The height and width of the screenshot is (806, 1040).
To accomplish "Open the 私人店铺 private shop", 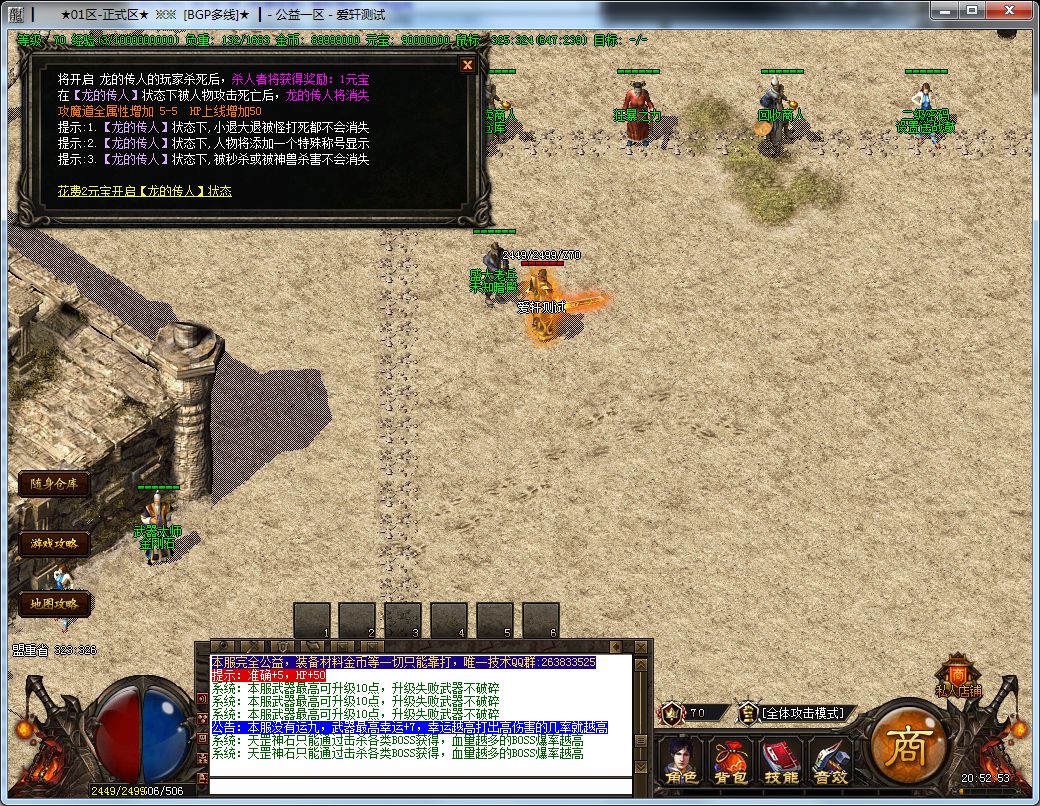I will pyautogui.click(x=958, y=678).
